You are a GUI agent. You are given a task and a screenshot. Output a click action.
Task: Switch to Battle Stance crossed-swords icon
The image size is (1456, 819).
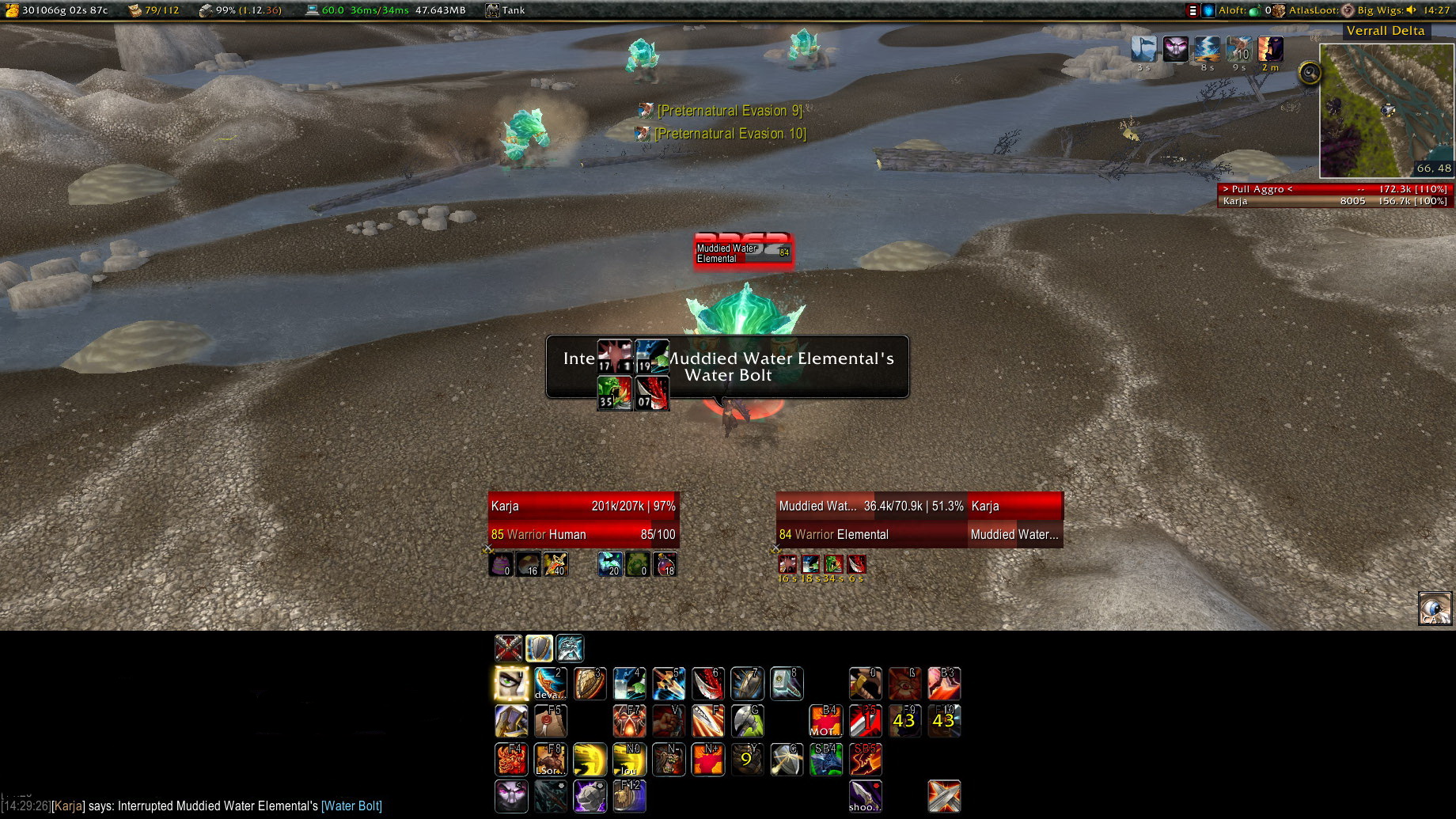(508, 648)
